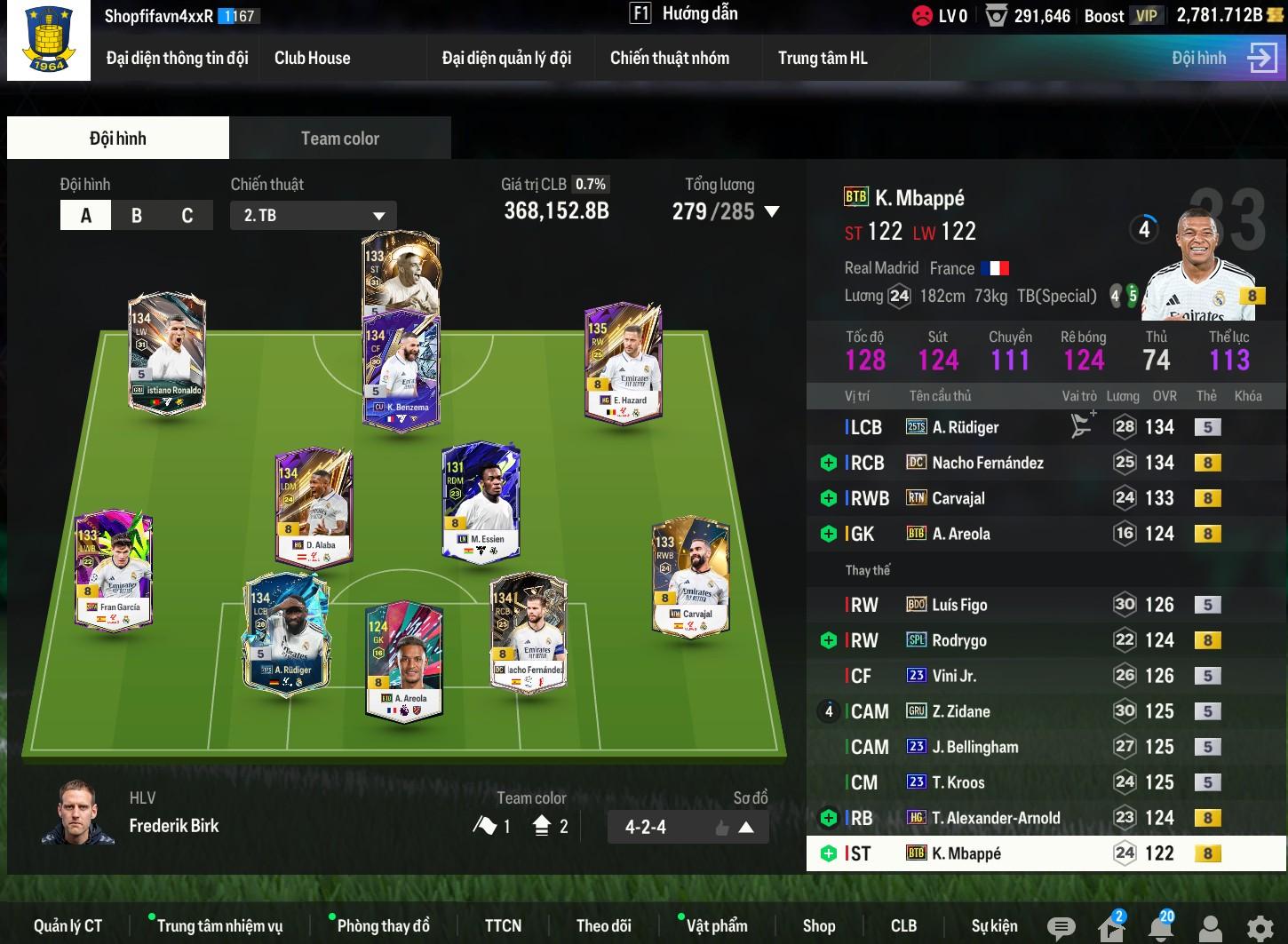Open the 4-2-4 formation selector
The height and width of the screenshot is (944, 1288).
(x=688, y=828)
